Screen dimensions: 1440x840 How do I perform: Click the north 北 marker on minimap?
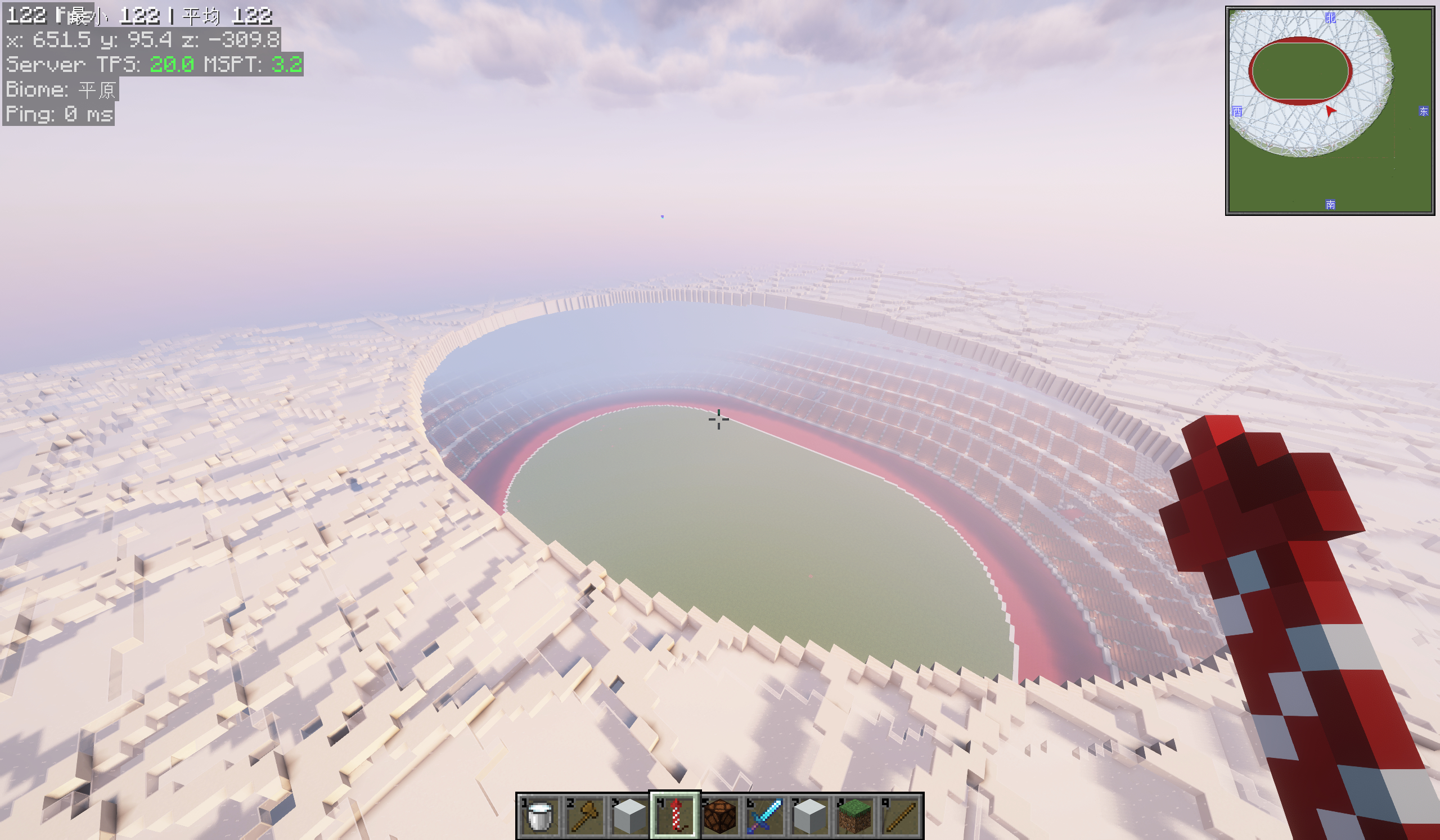point(1330,17)
